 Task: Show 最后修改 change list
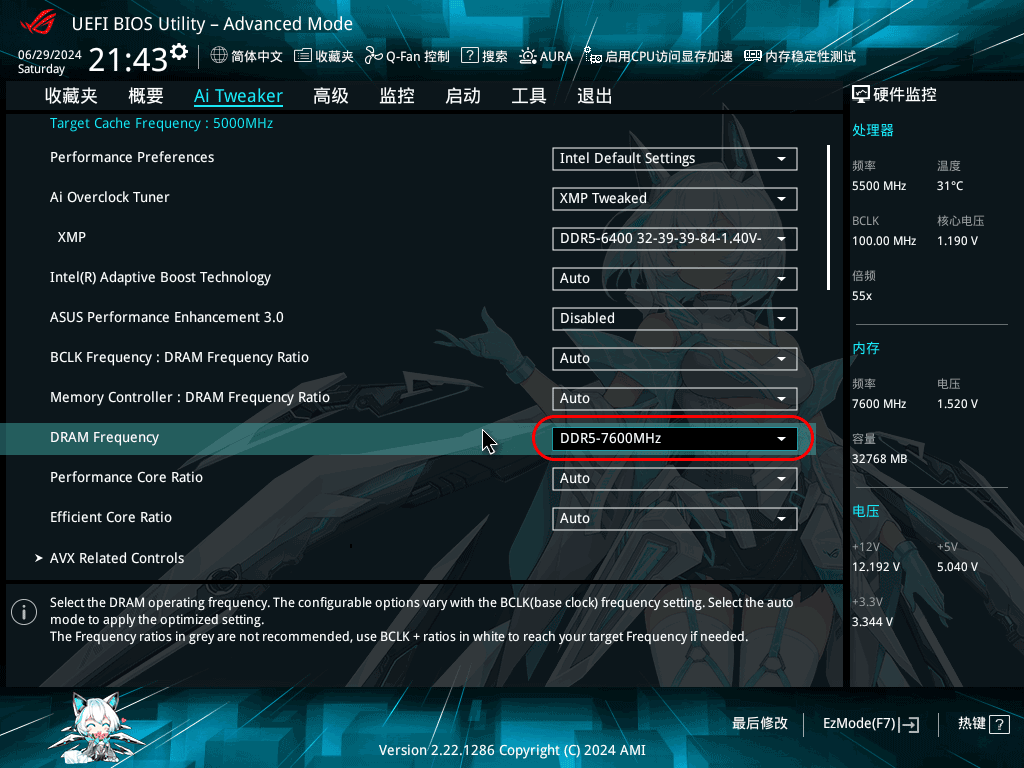[x=760, y=724]
